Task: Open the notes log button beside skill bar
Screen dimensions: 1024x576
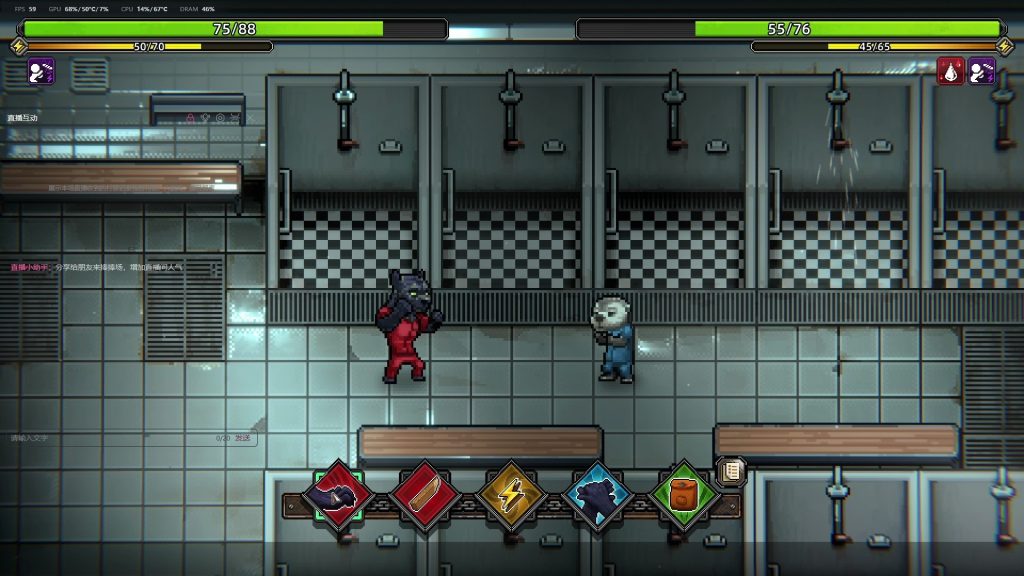Action: (x=731, y=470)
